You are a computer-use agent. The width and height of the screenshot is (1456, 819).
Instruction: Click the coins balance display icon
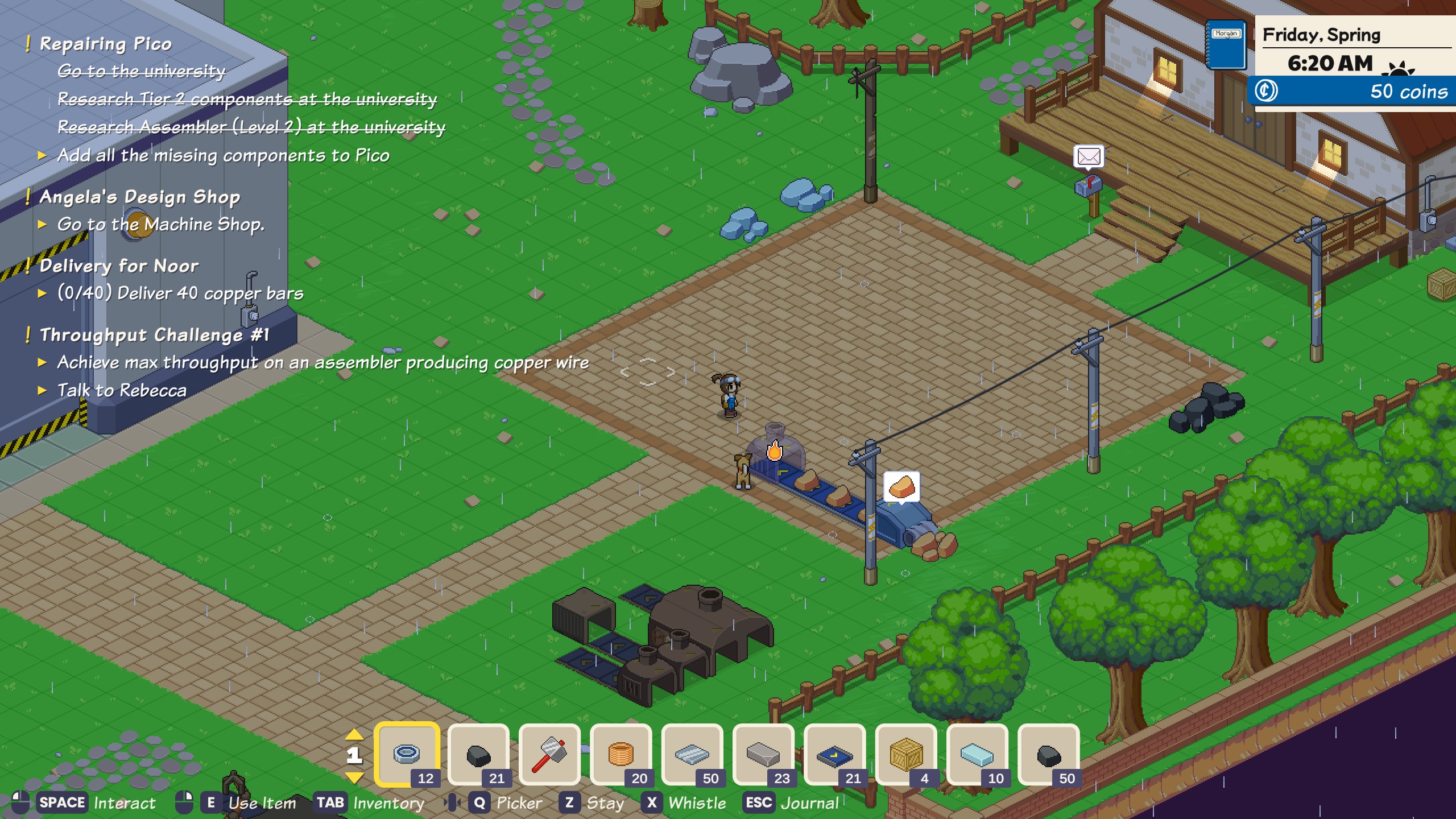[1266, 91]
